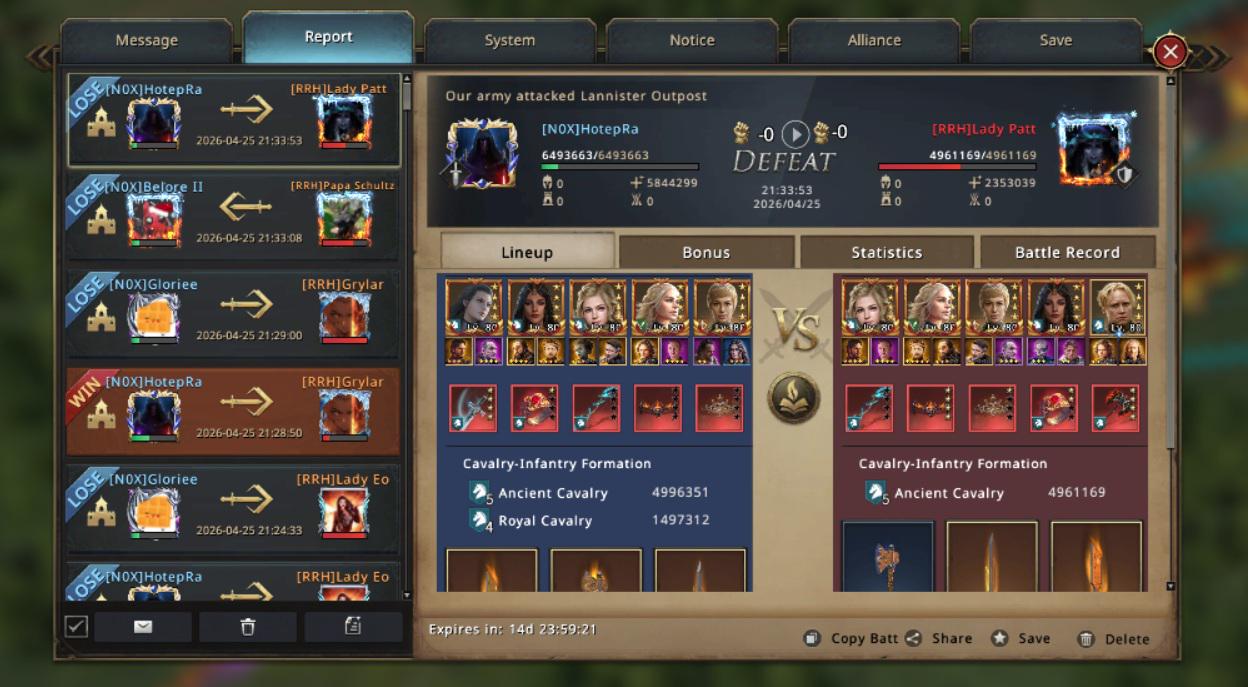Screen dimensions: 1248x687
Task: Open the Notice tab
Action: tap(692, 40)
